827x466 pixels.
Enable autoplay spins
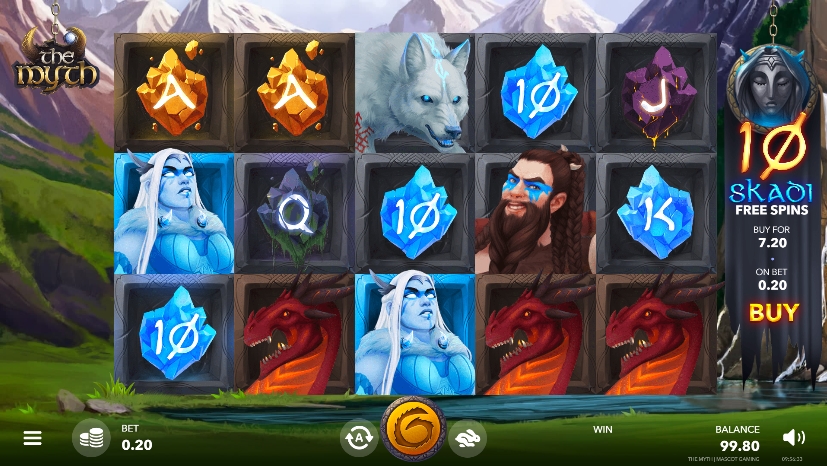click(x=358, y=437)
